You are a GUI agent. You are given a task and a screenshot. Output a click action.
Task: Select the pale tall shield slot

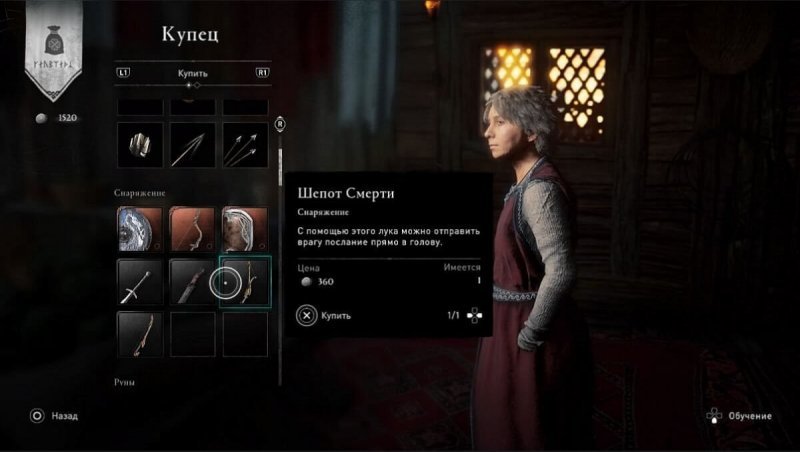pos(244,229)
